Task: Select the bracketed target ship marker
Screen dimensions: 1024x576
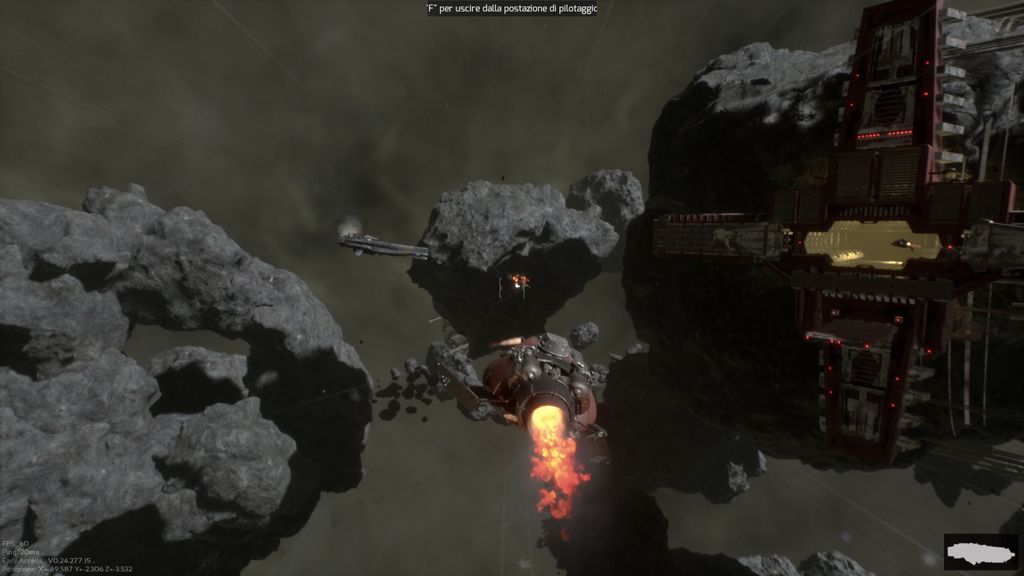Action: point(513,286)
